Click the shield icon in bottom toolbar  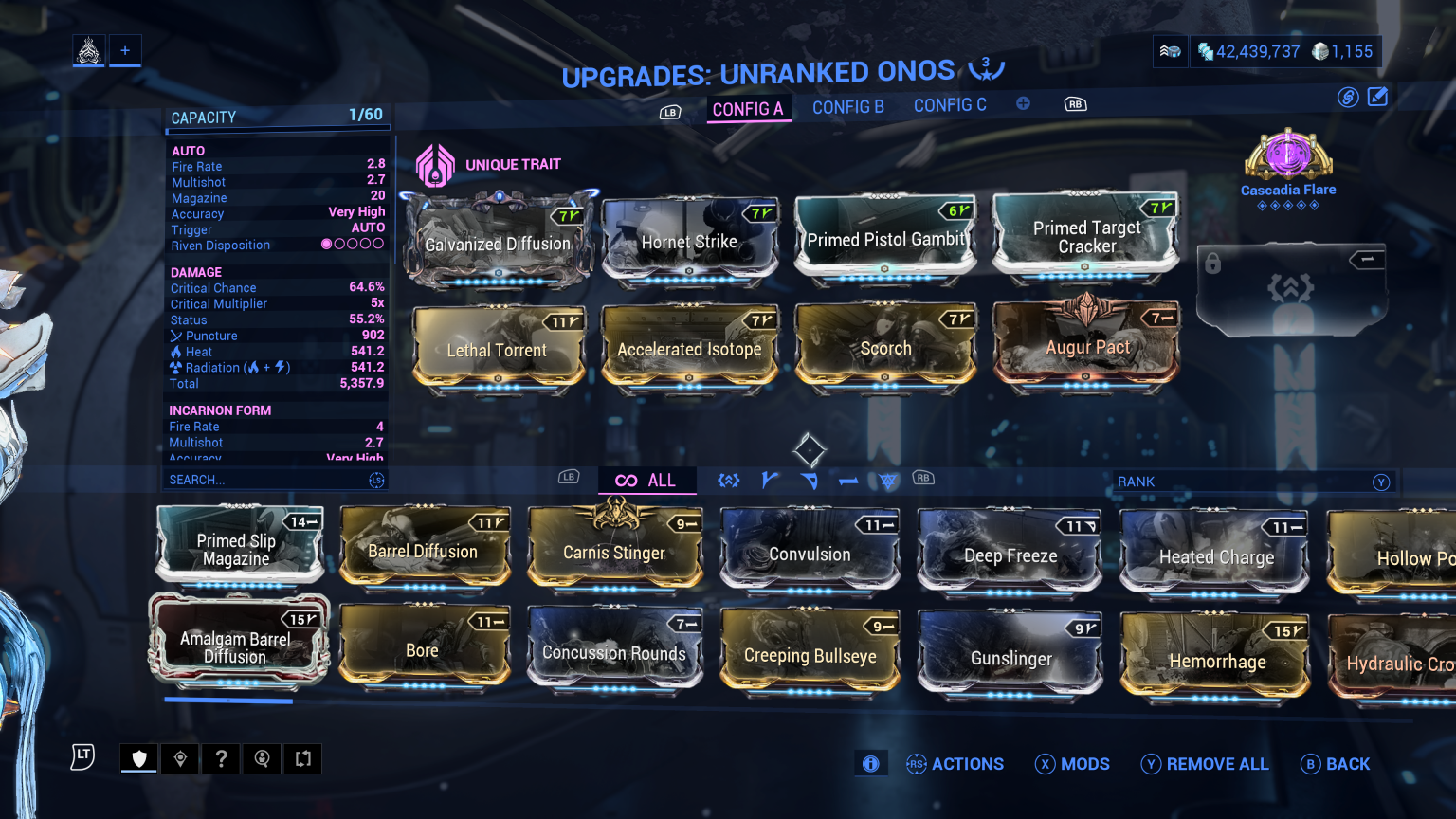click(x=138, y=758)
